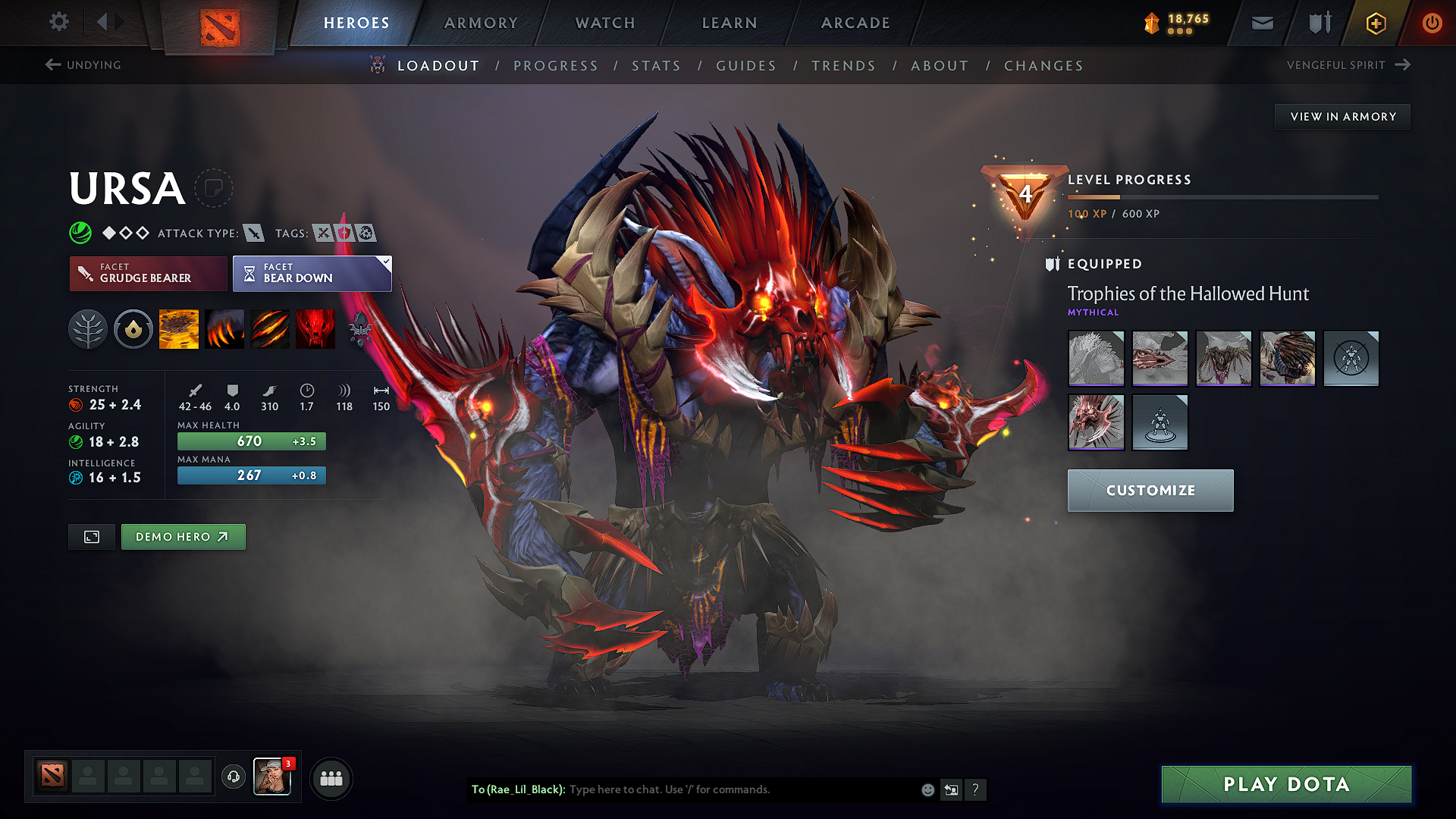Click the VIEW IN ARMORY button
Viewport: 1456px width, 819px height.
coord(1342,116)
